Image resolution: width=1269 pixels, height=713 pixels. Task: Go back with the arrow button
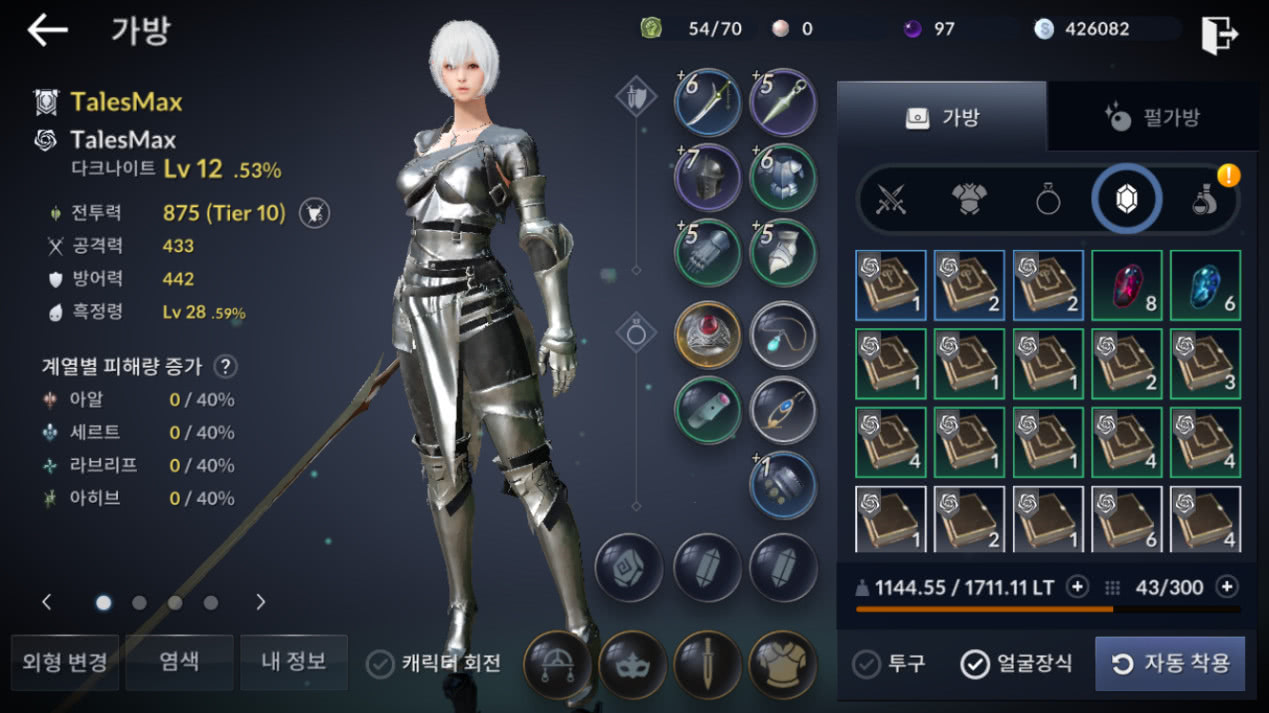point(47,30)
